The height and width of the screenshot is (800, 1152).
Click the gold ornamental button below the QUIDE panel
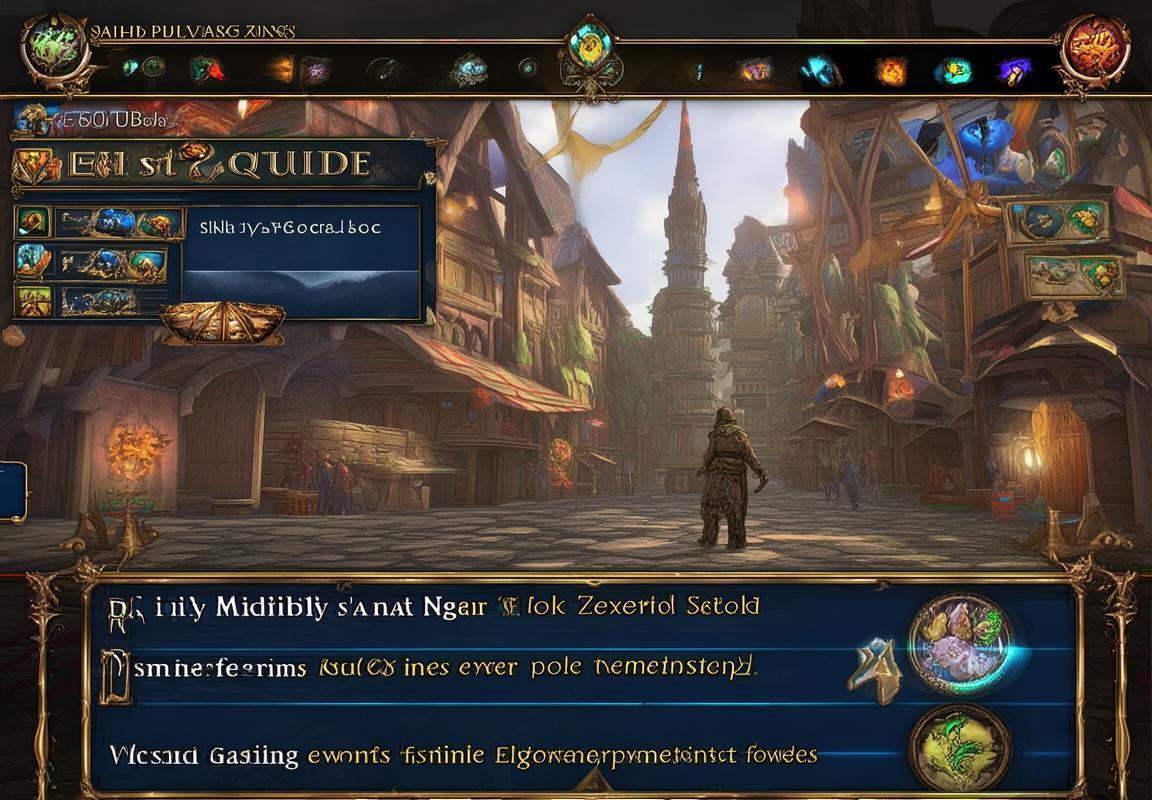[x=222, y=323]
